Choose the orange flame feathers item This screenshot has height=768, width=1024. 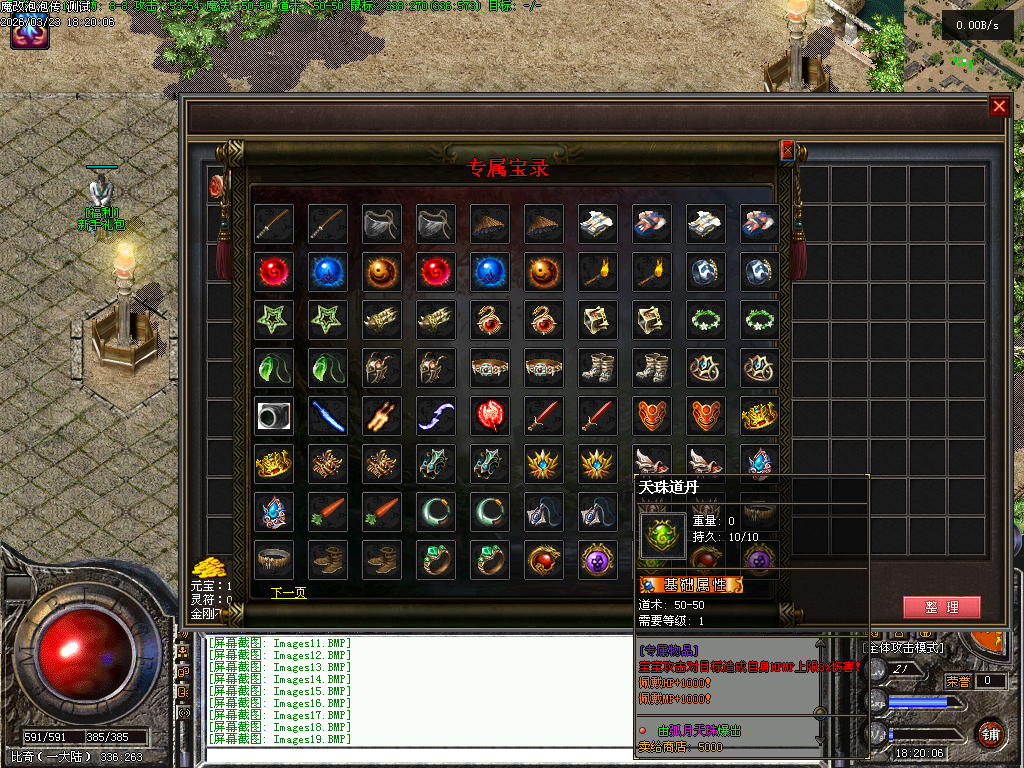click(381, 415)
